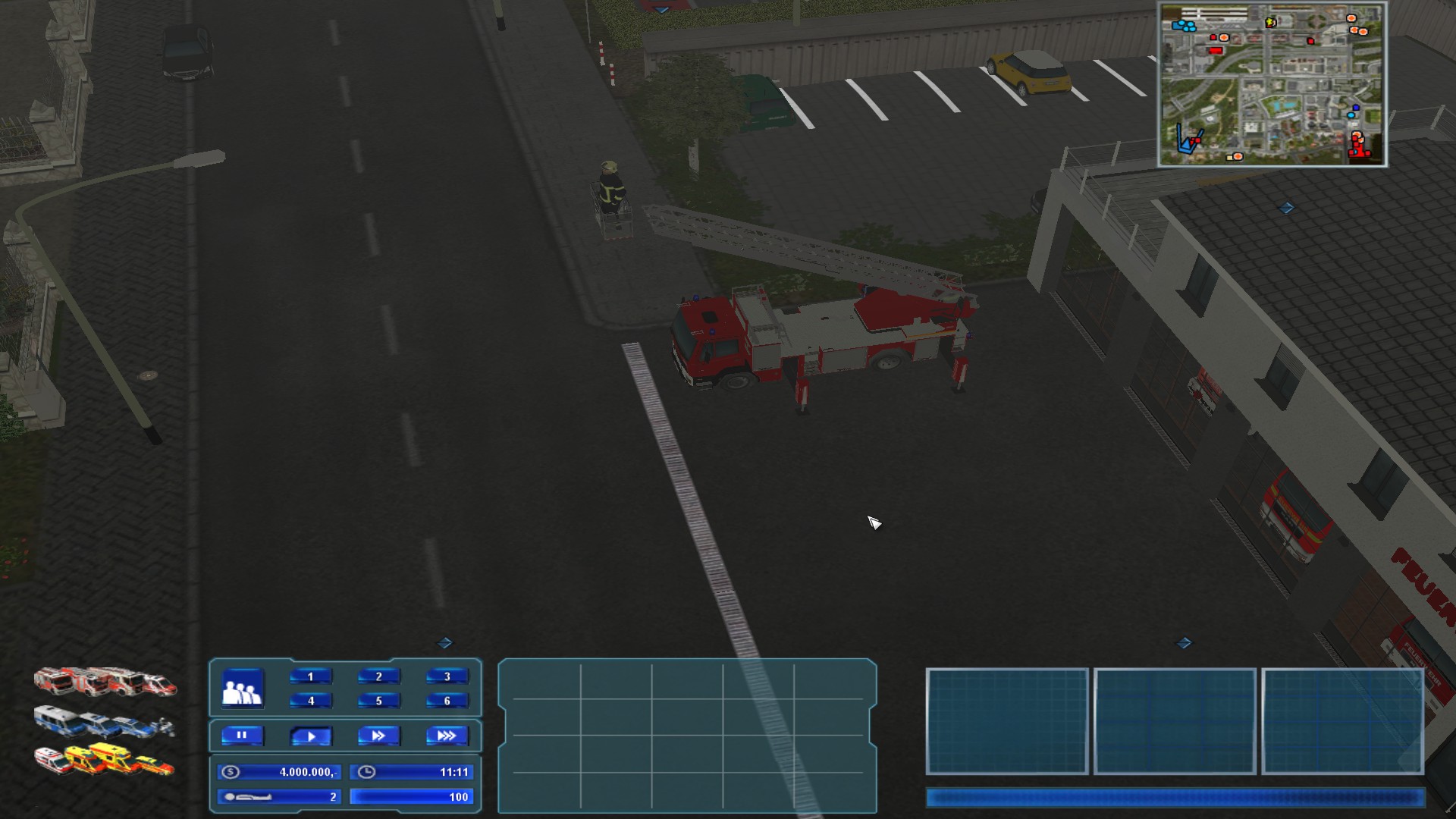The image size is (1456, 819).
Task: Open the ambulance rescue vehicles list
Action: 105,760
